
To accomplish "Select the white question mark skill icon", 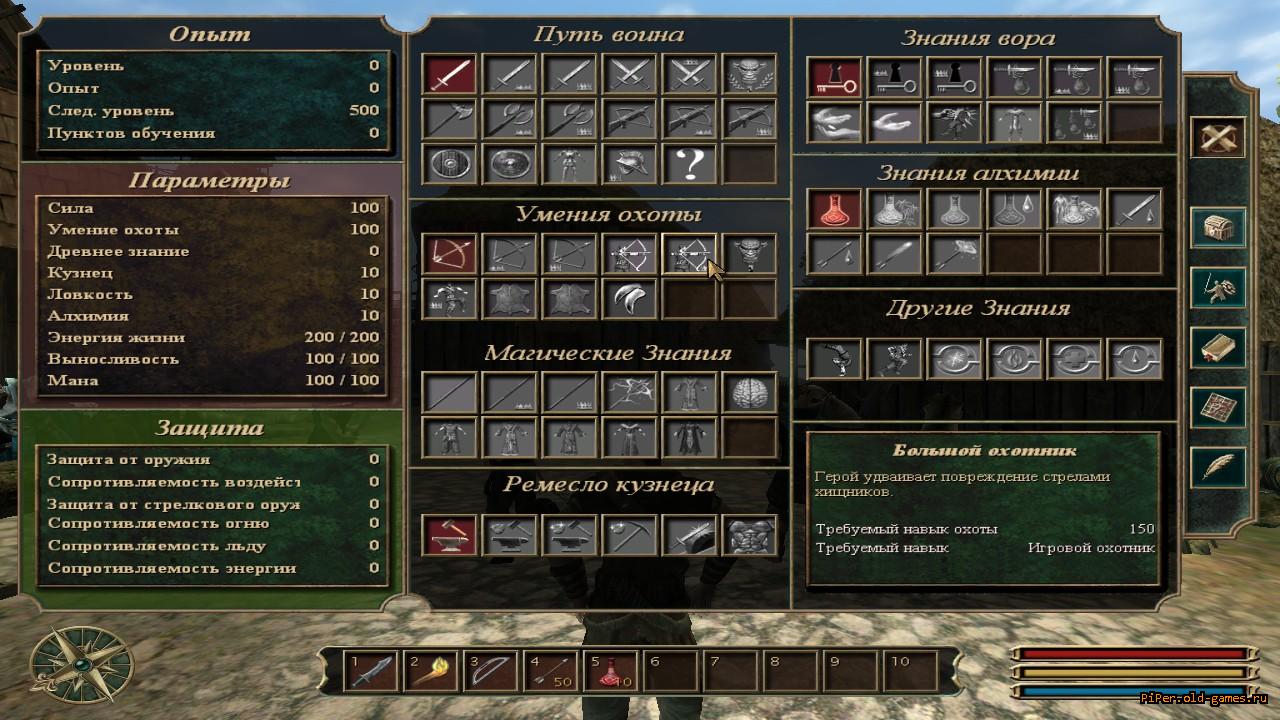I will click(689, 164).
